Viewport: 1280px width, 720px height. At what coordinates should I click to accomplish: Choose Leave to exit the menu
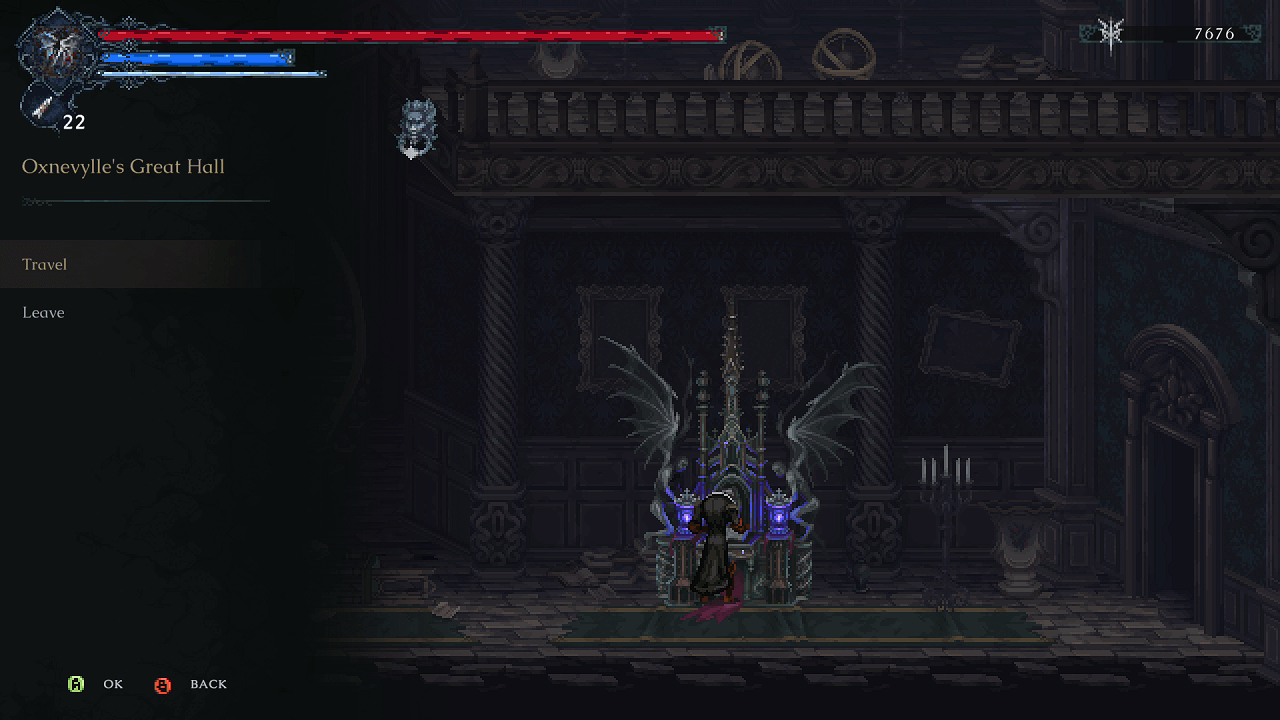(x=43, y=312)
